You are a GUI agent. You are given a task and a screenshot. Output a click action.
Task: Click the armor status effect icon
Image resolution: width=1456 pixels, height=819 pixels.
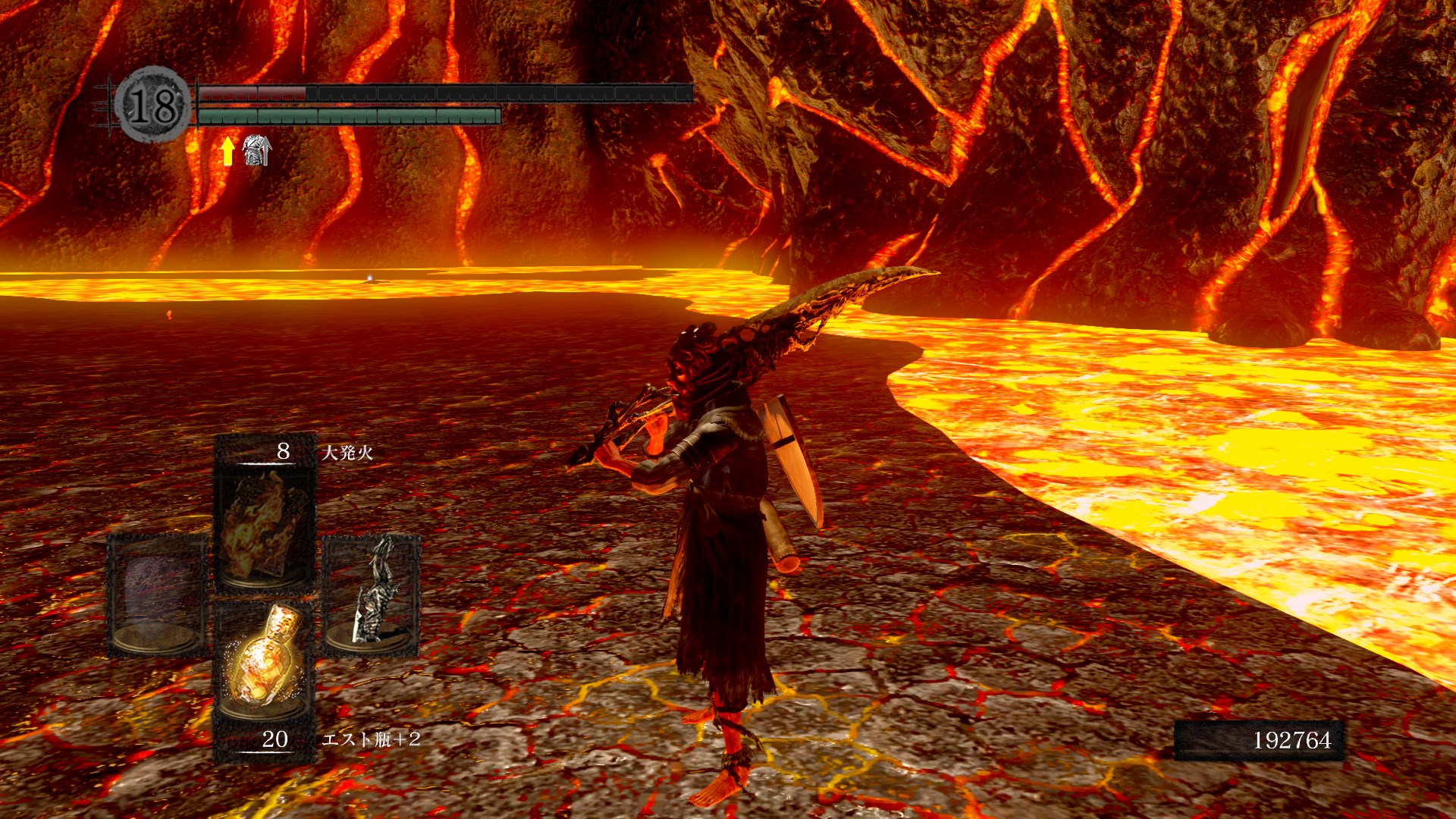click(x=256, y=150)
